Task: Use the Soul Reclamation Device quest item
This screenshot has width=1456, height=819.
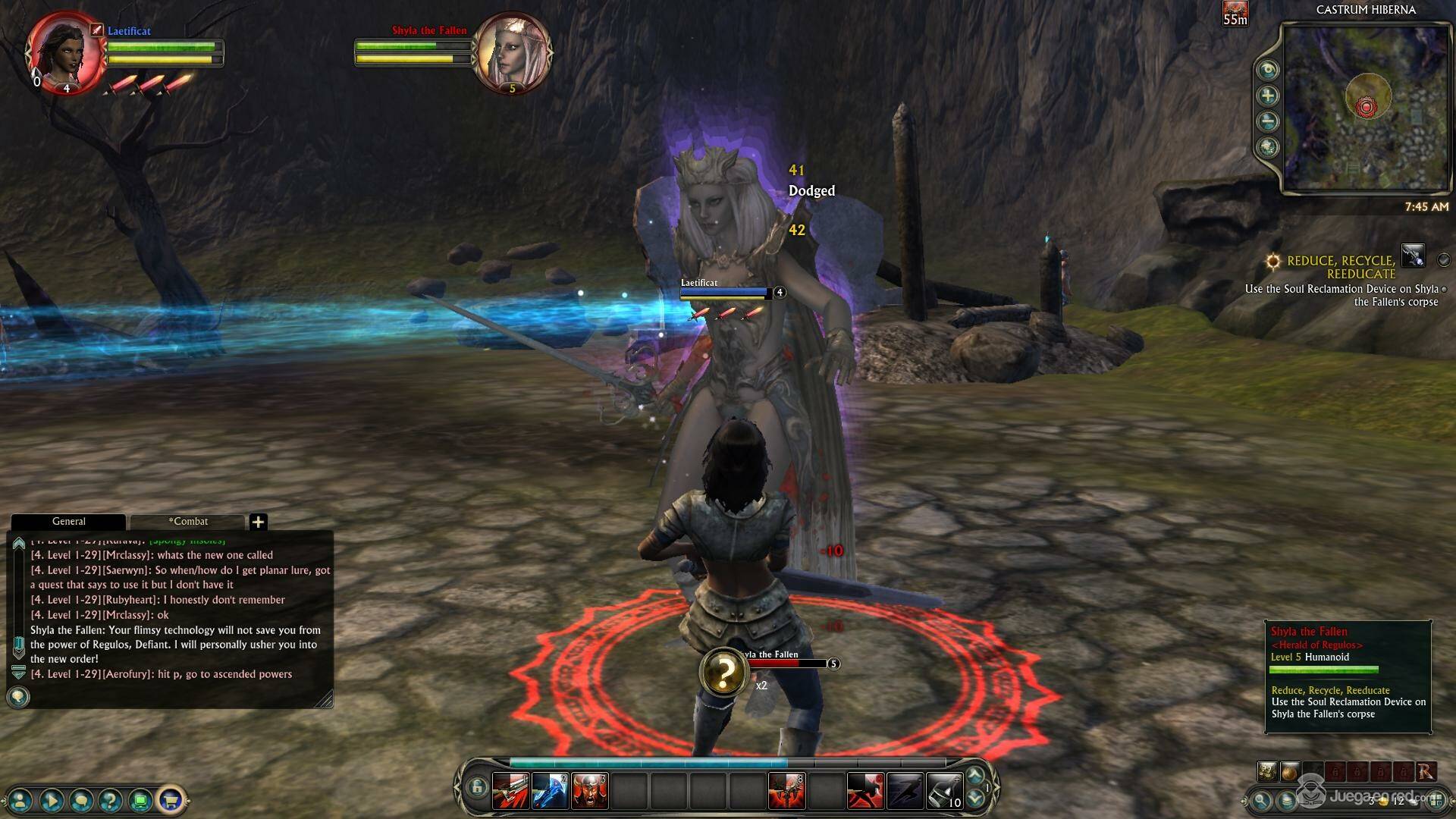Action: pos(1413,256)
